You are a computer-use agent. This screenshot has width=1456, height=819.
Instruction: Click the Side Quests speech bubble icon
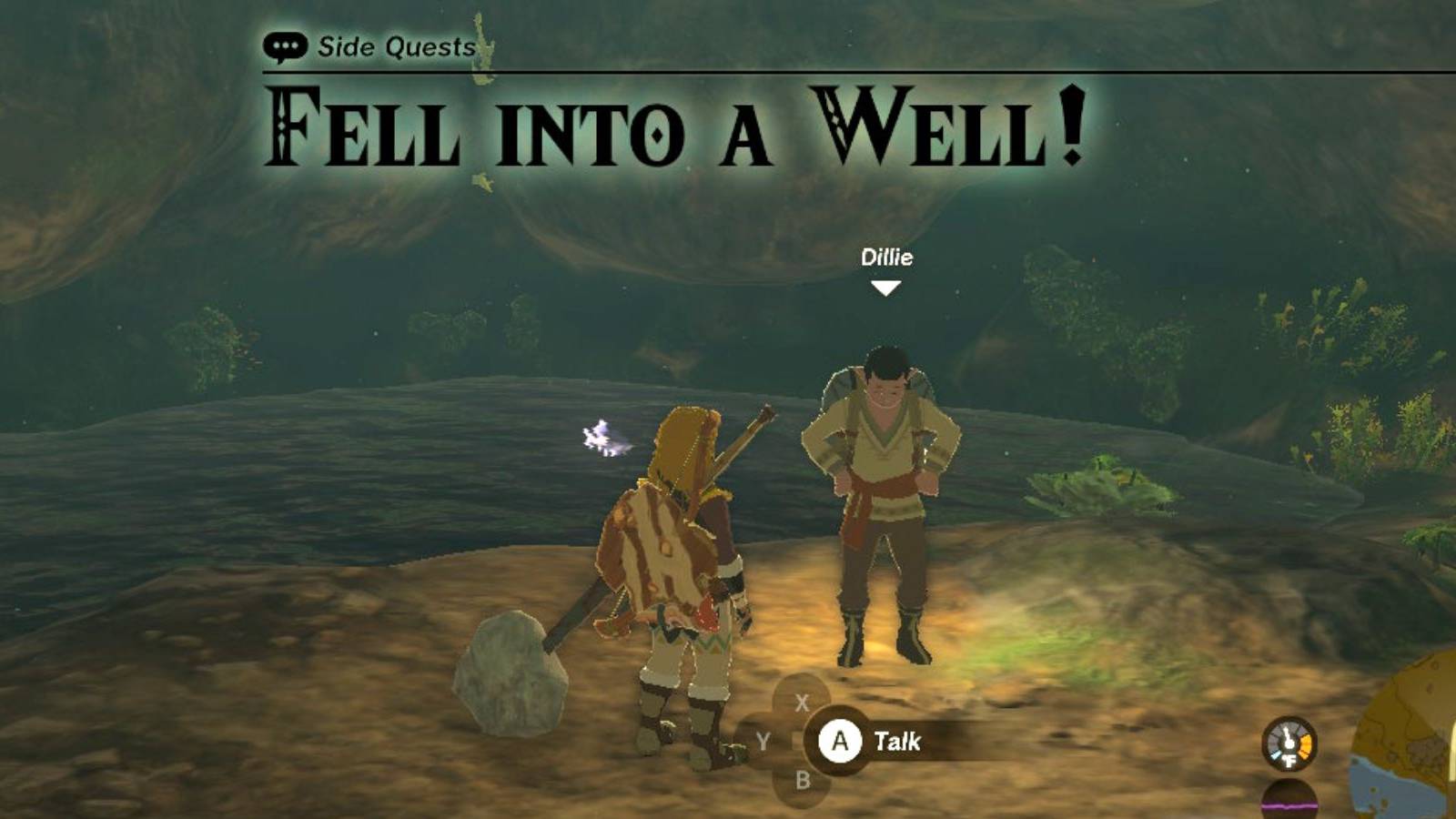[x=287, y=42]
